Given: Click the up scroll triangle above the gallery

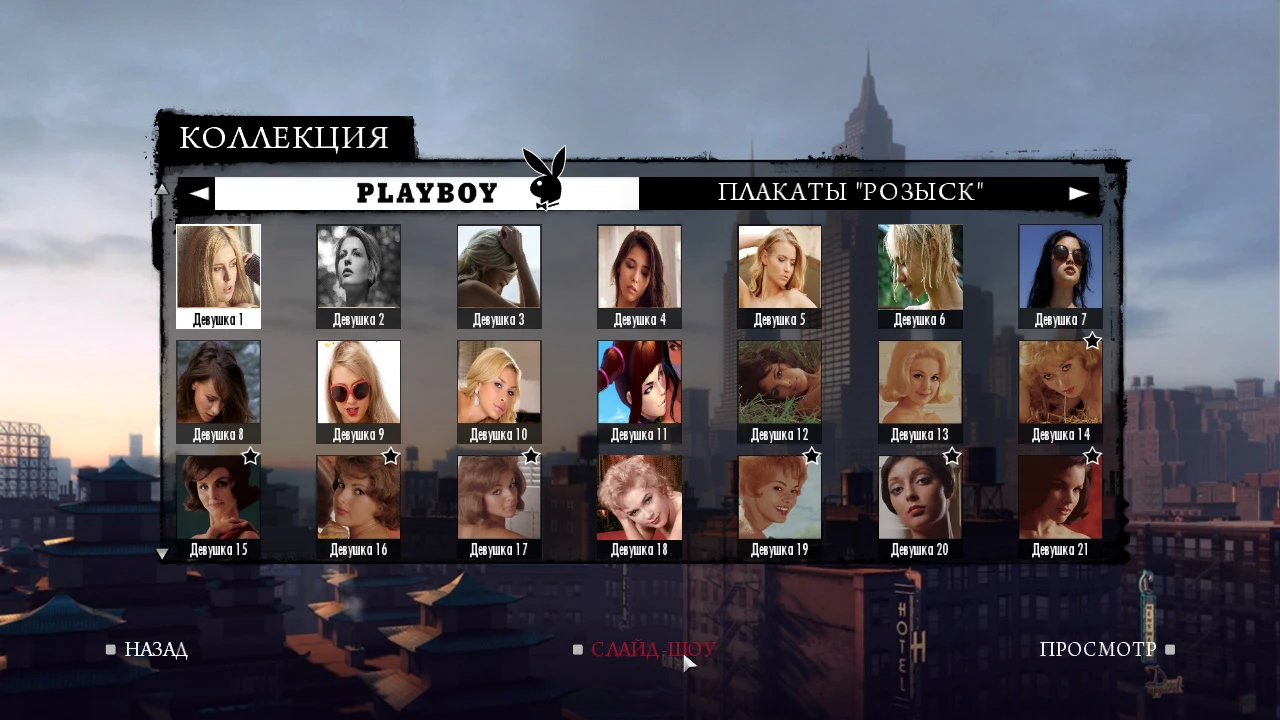Looking at the screenshot, I should pos(162,188).
